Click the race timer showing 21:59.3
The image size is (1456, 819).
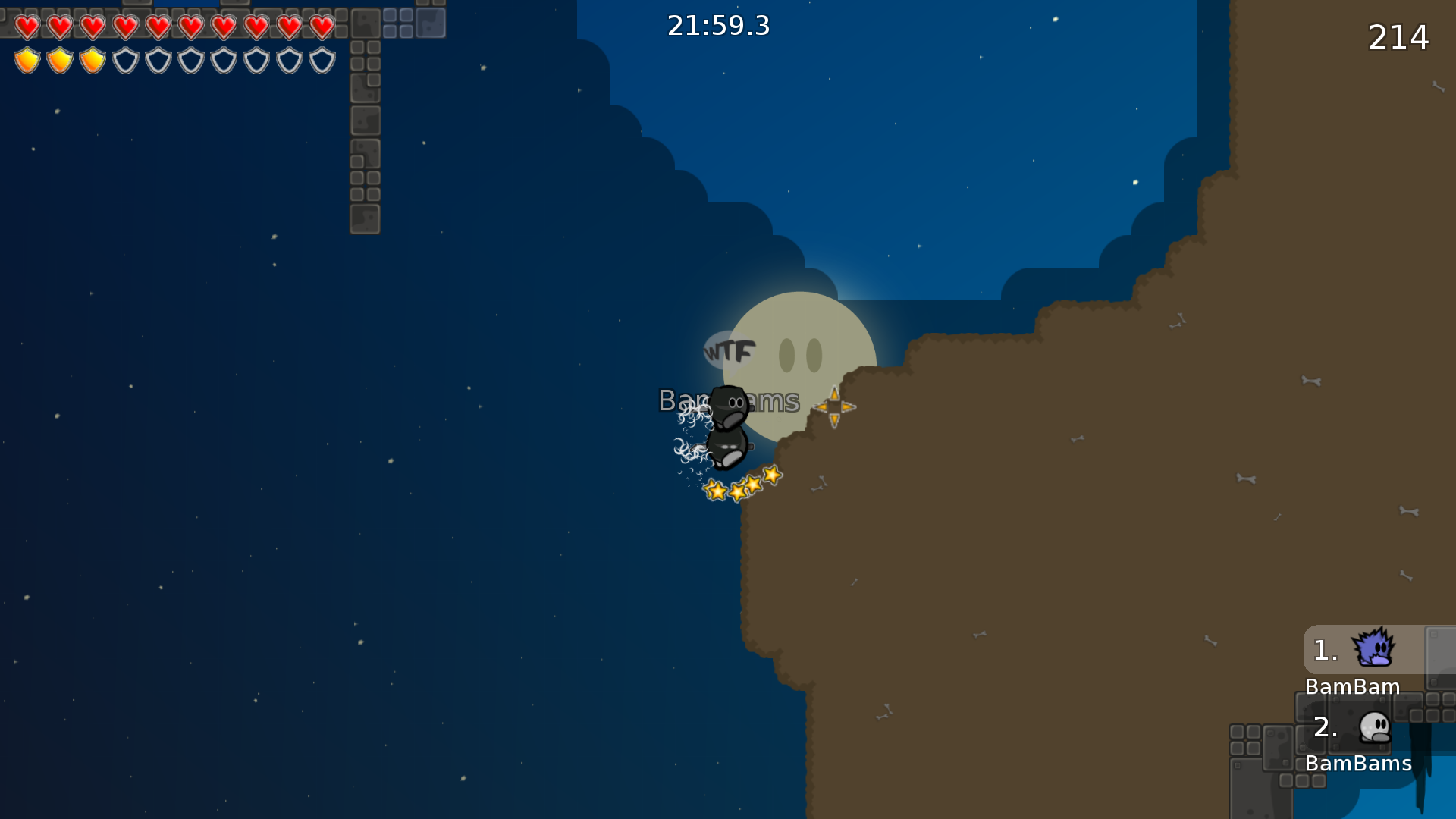pos(717,25)
